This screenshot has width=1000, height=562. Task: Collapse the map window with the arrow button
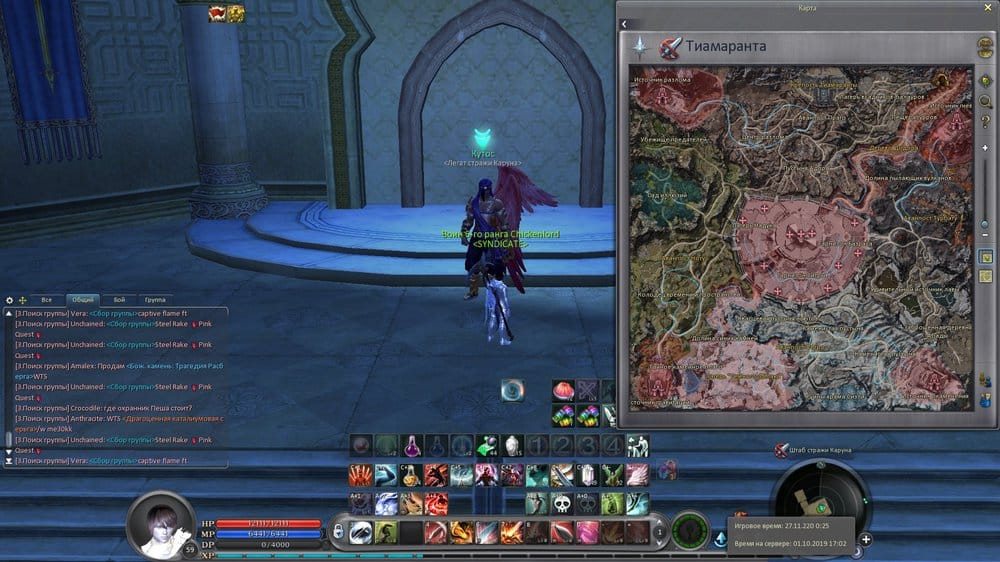coord(623,23)
